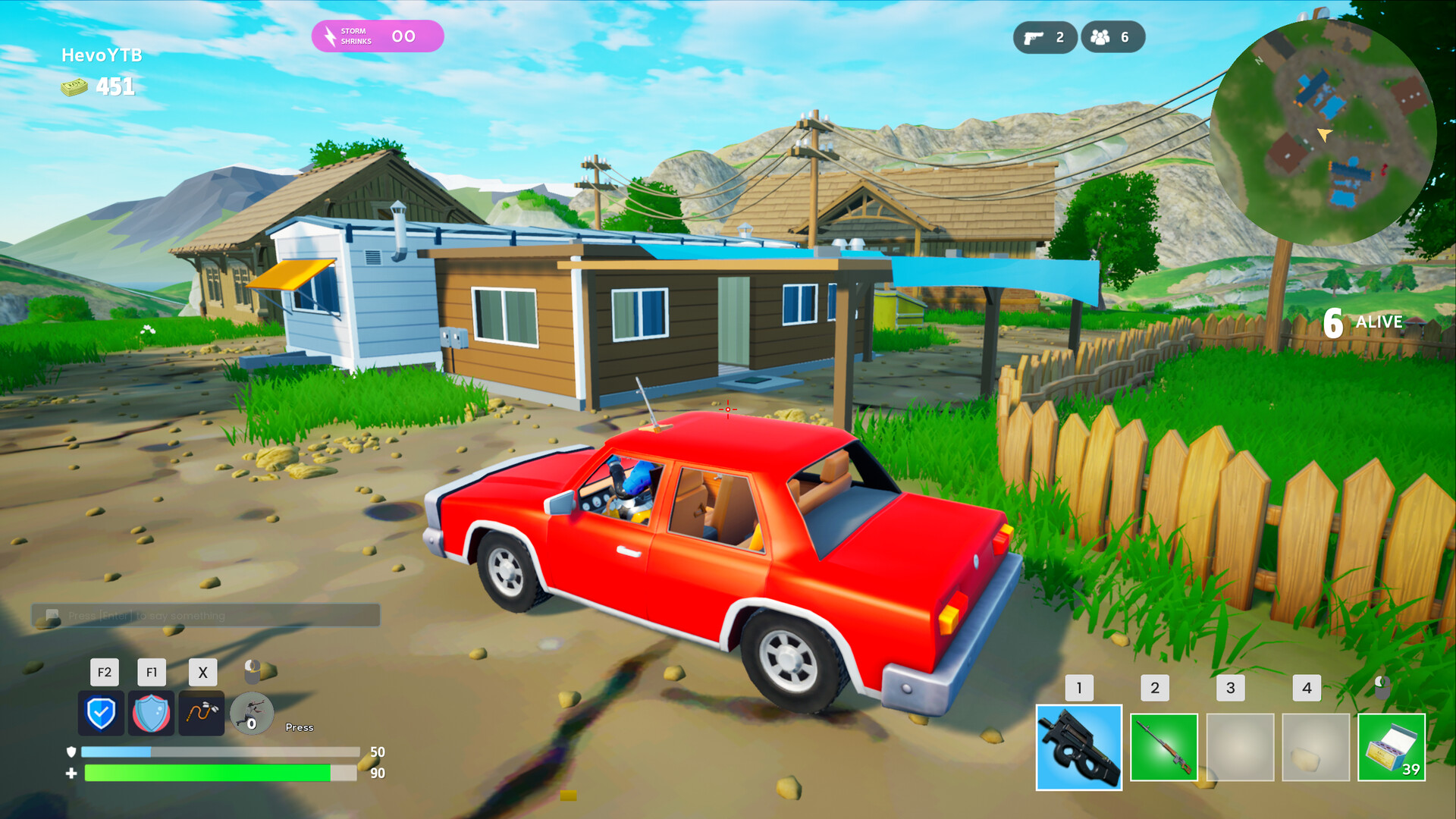This screenshot has width=1456, height=819.
Task: Select the P90 SMG in slot 1
Action: [x=1078, y=748]
